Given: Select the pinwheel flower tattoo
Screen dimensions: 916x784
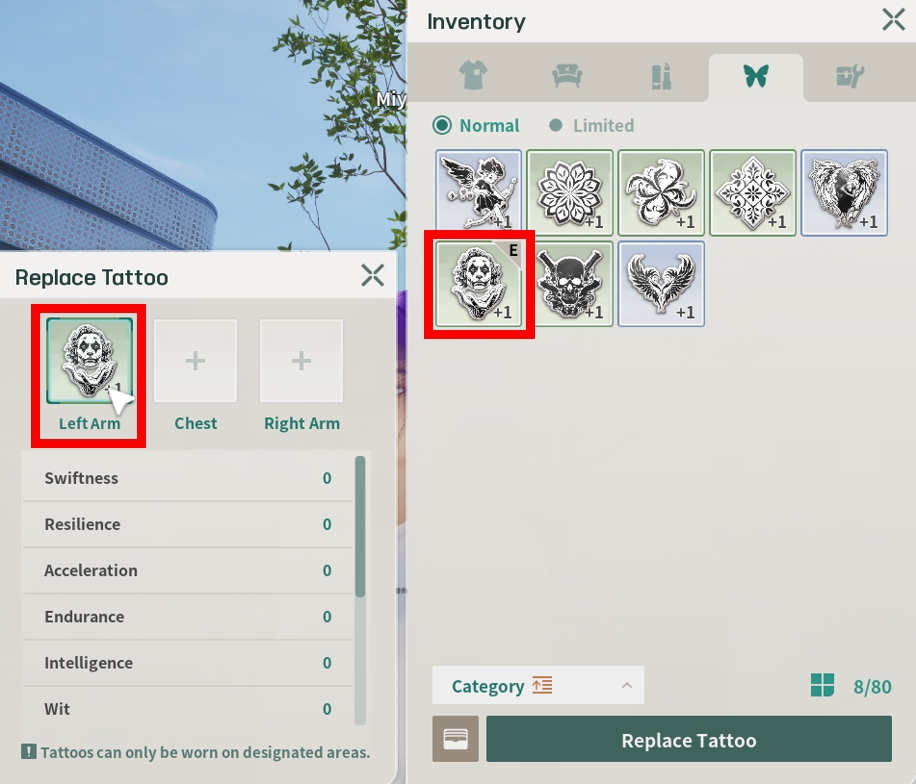Looking at the screenshot, I should click(x=661, y=193).
